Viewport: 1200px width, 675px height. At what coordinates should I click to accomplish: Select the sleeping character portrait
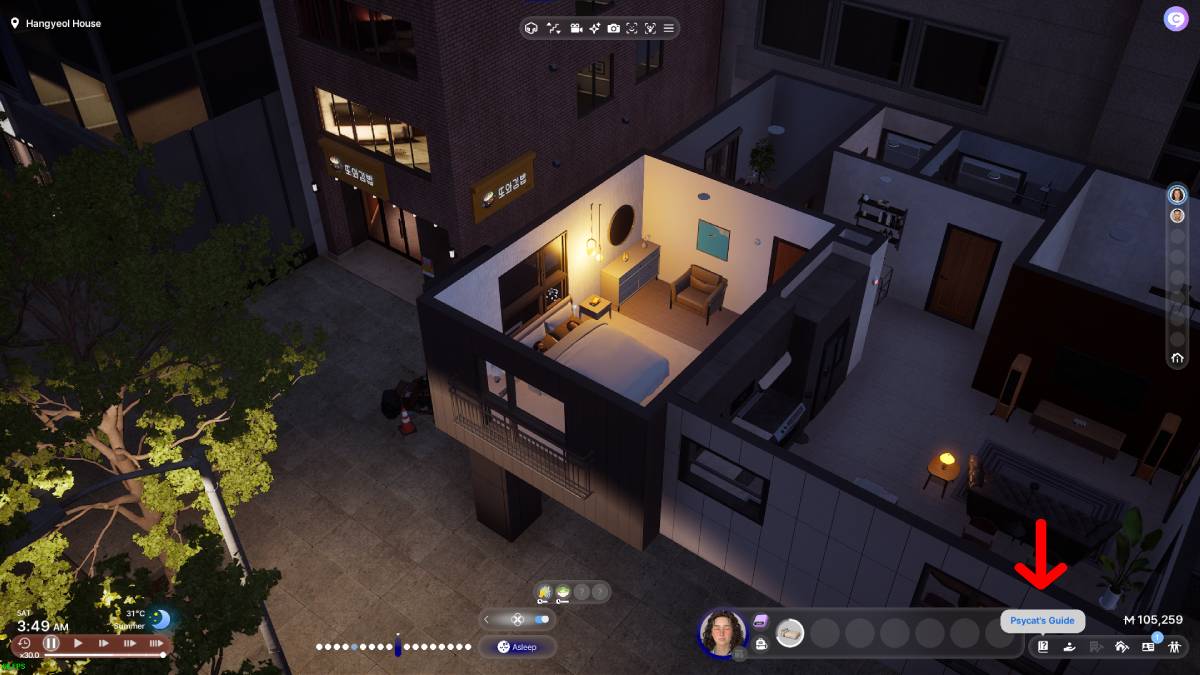point(722,632)
